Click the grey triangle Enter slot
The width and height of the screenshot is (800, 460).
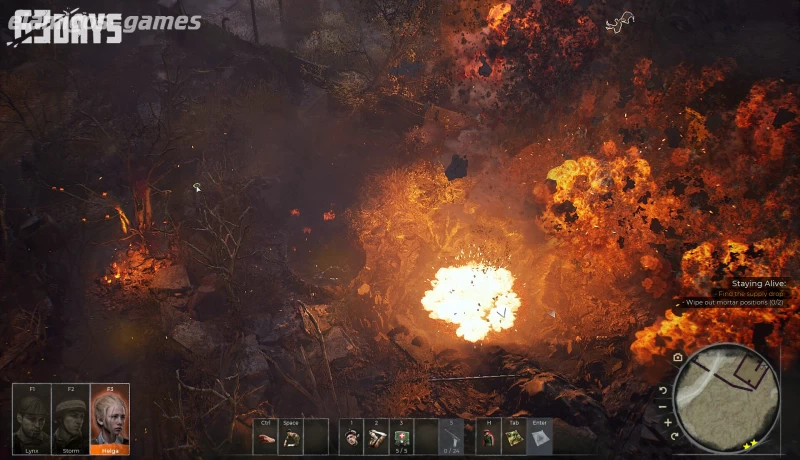540,438
